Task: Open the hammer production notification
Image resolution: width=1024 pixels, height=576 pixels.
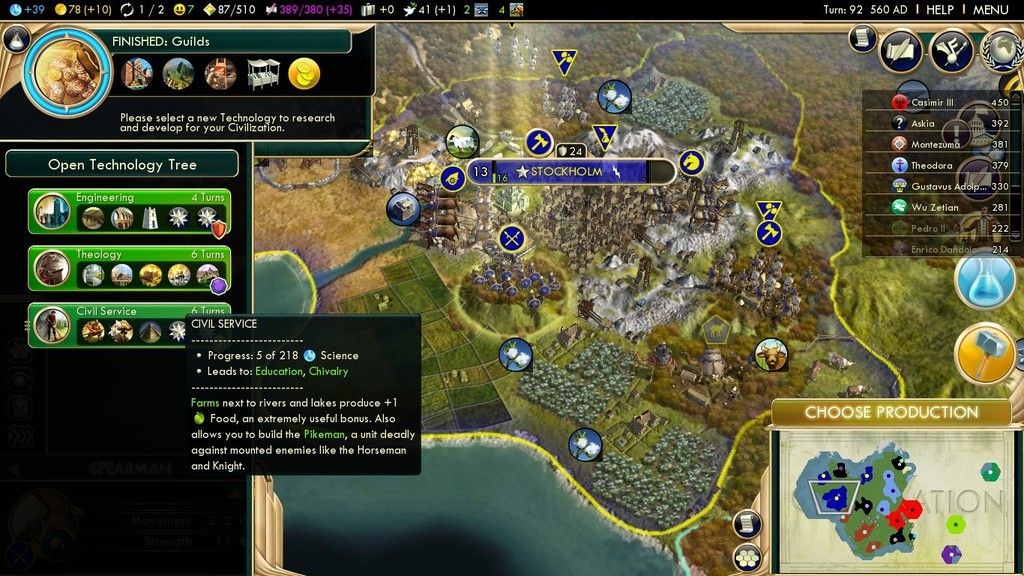Action: coord(985,353)
